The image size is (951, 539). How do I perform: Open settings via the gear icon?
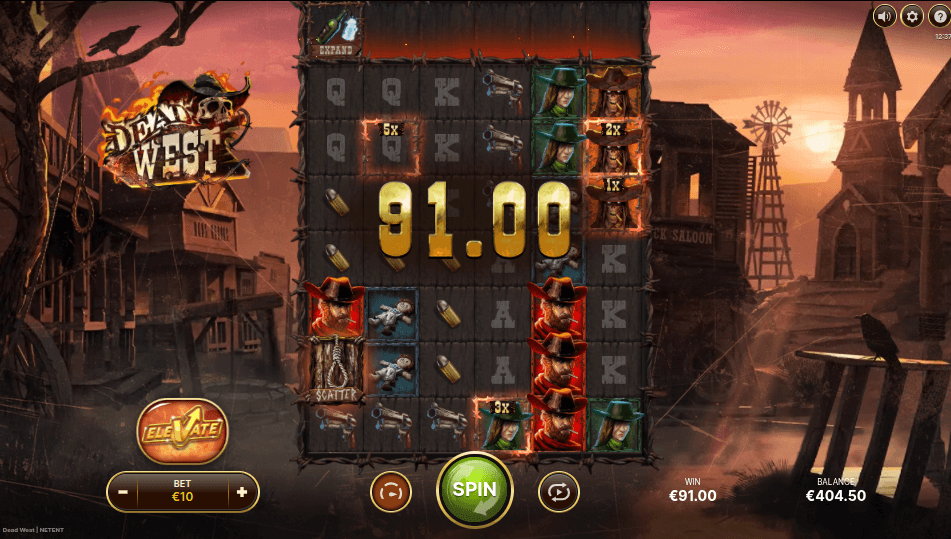[911, 16]
